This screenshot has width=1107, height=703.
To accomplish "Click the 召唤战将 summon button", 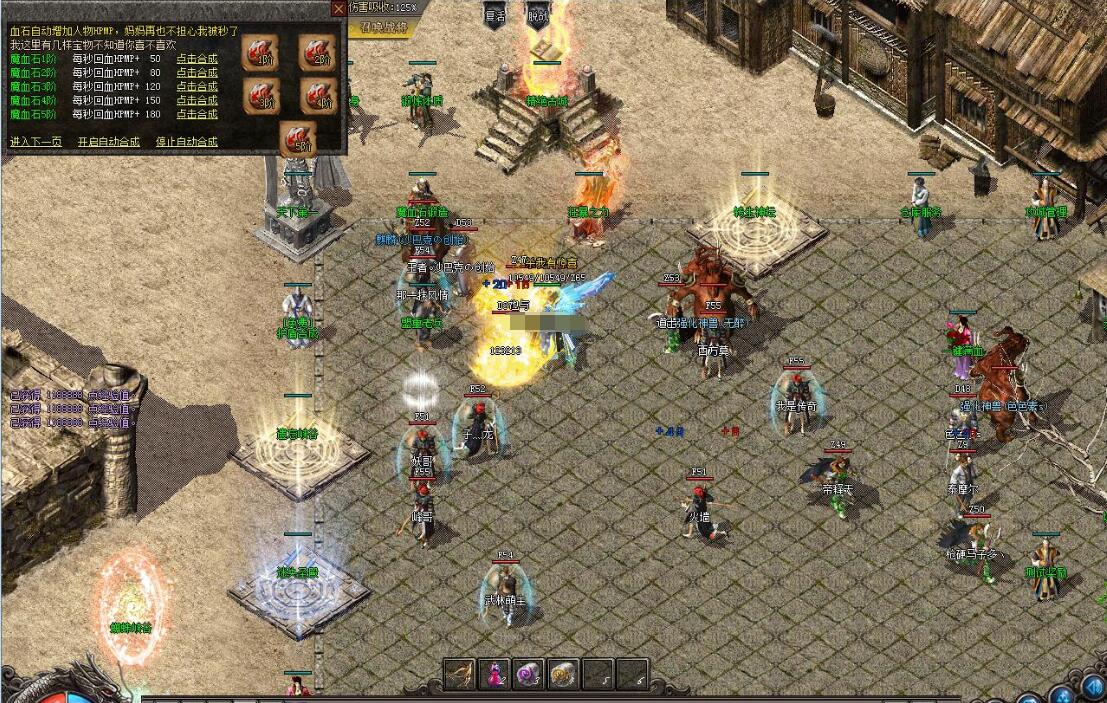I will click(384, 28).
